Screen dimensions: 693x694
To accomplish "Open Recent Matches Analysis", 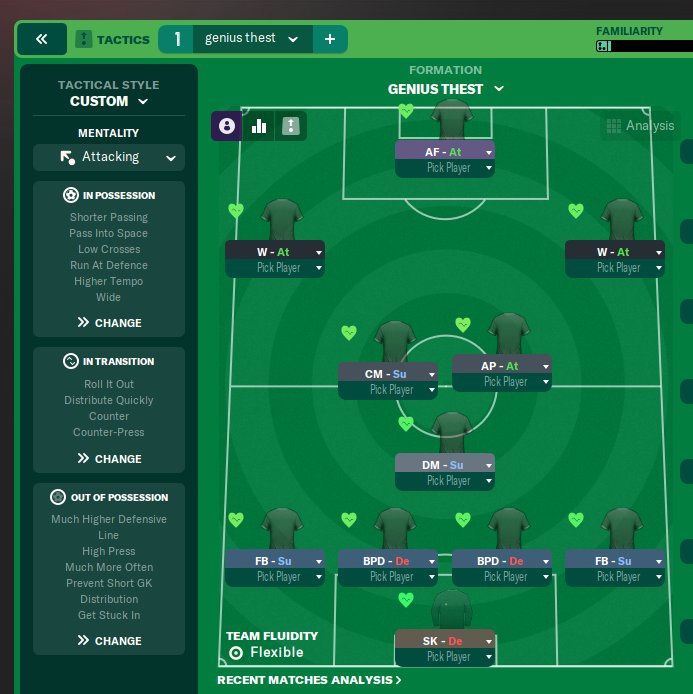I will pos(309,680).
